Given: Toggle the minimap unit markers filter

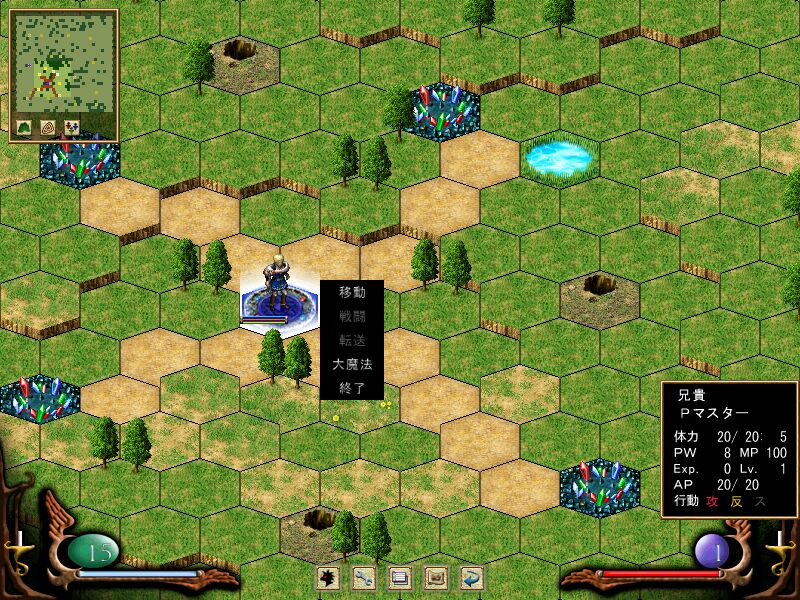Looking at the screenshot, I should (x=72, y=128).
